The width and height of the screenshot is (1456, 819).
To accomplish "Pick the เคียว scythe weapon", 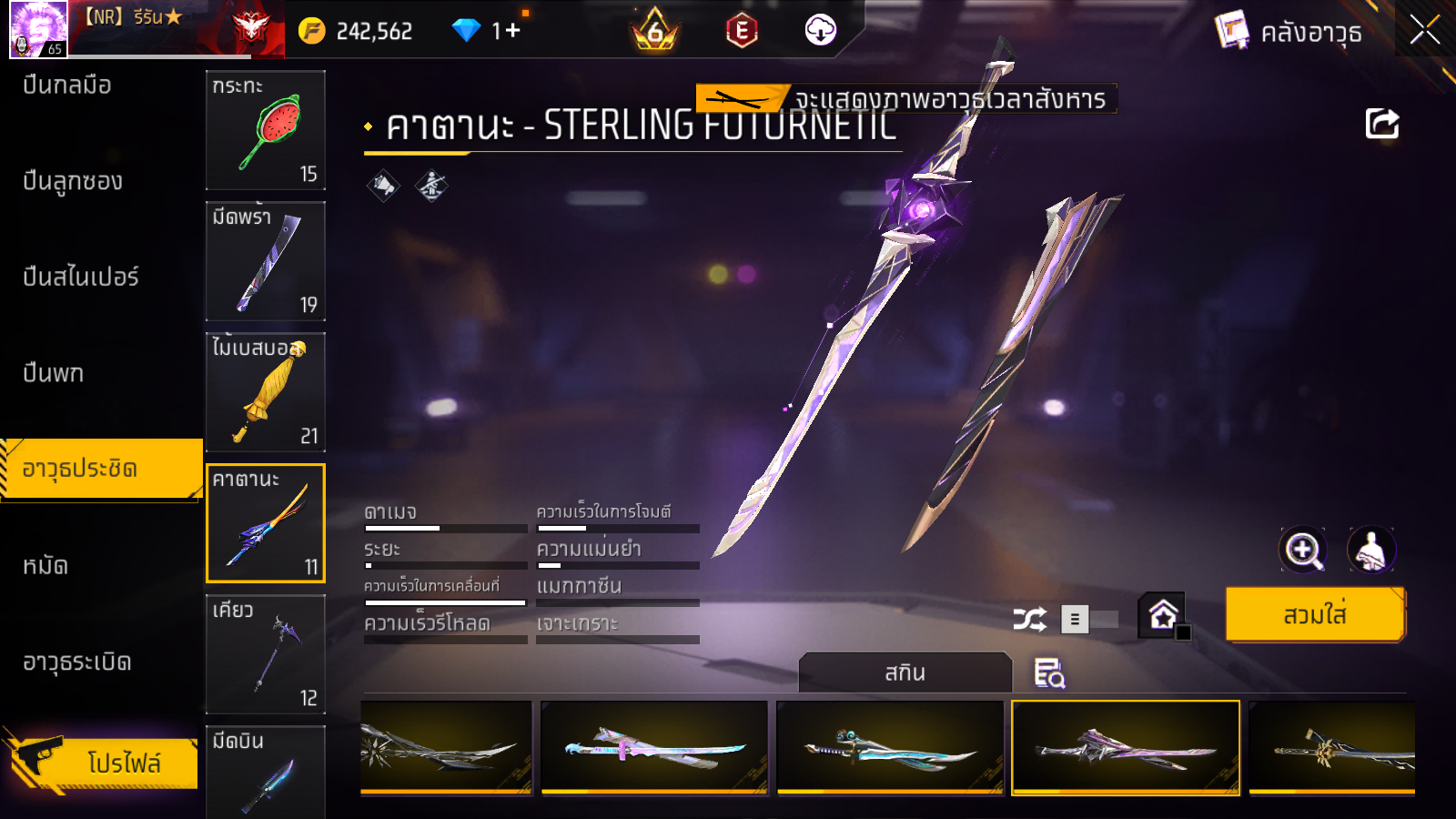I will (x=265, y=654).
